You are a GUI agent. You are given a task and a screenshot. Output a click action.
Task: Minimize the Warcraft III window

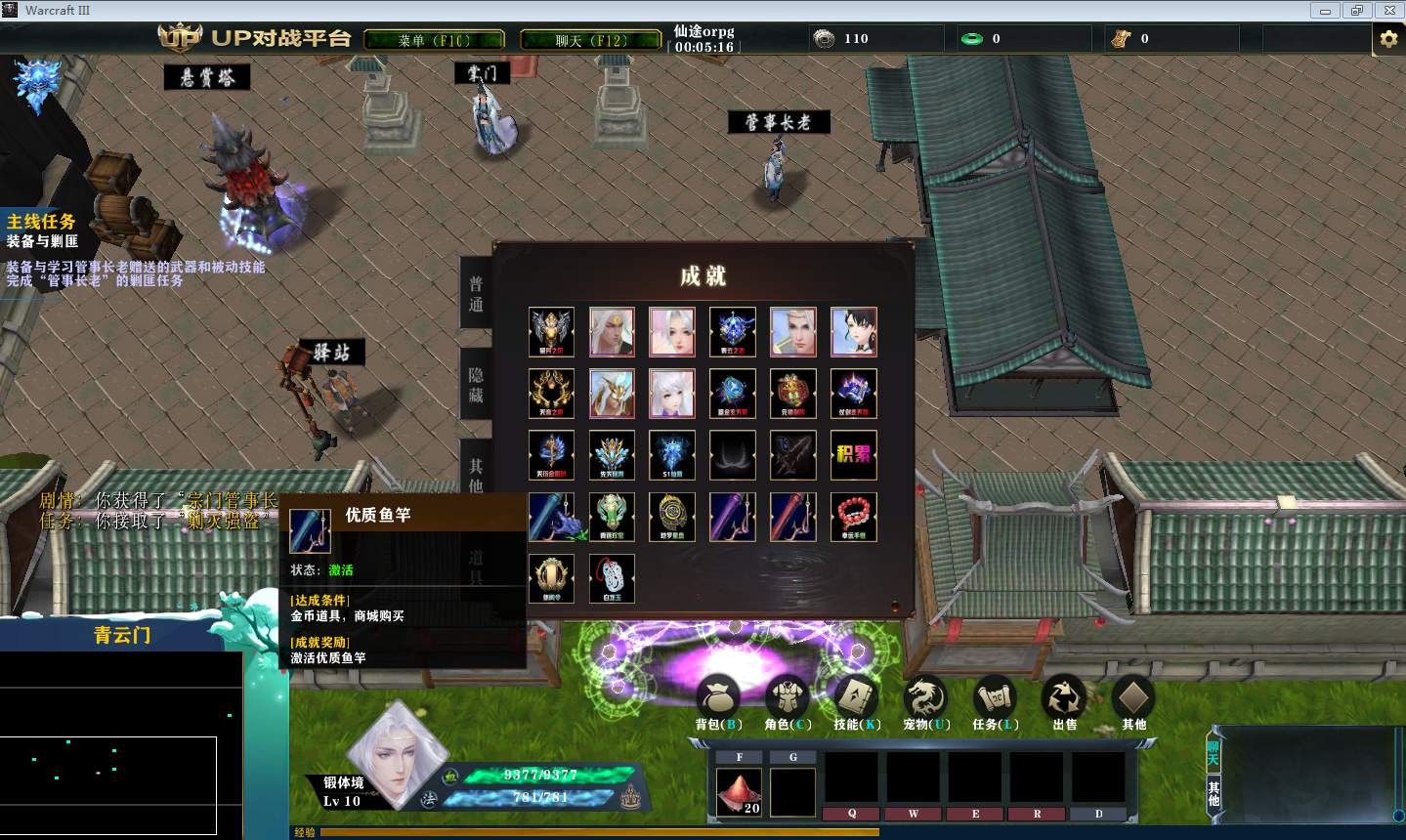point(1325,11)
